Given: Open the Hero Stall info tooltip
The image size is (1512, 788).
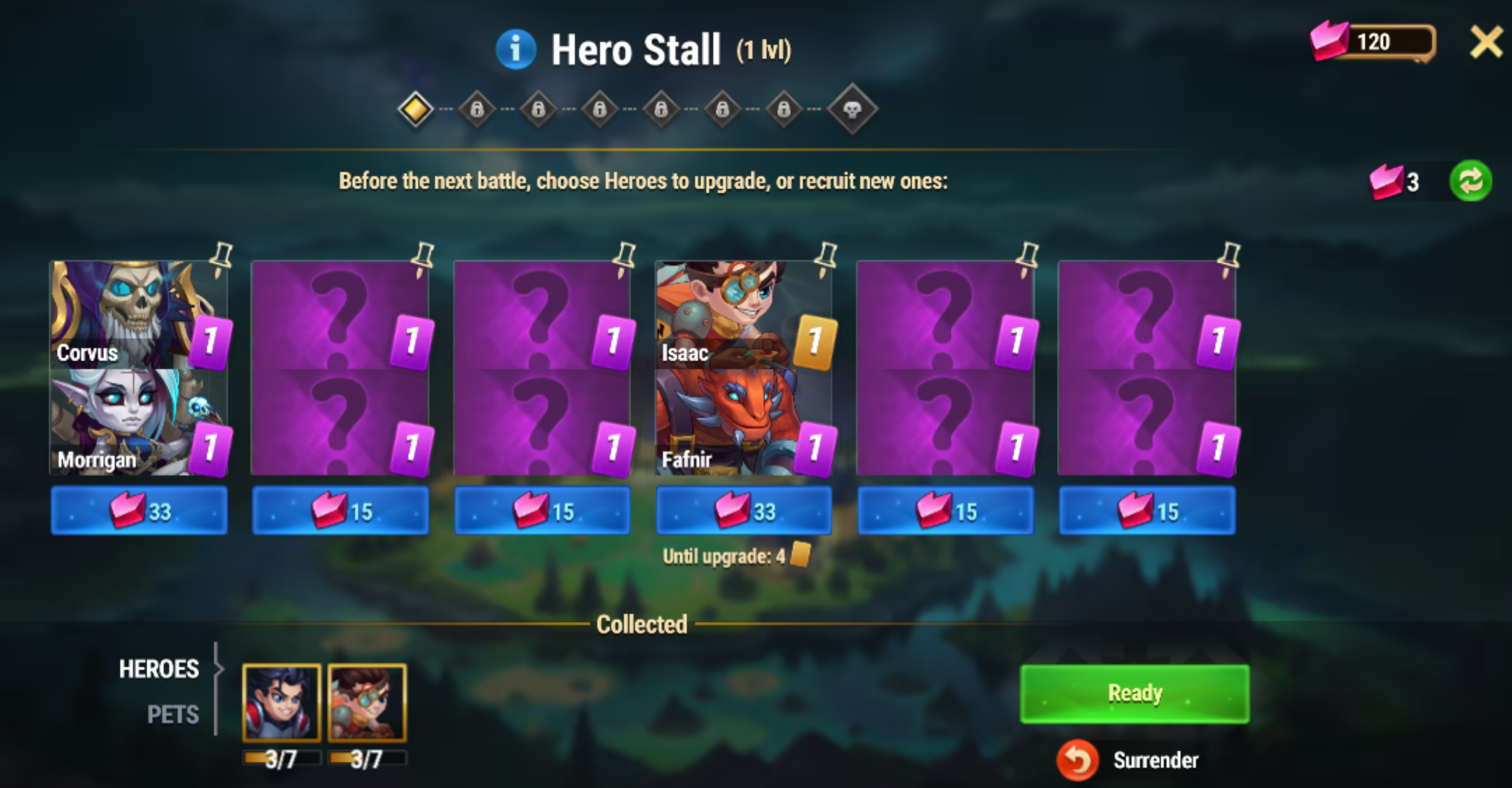Looking at the screenshot, I should pyautogui.click(x=515, y=50).
